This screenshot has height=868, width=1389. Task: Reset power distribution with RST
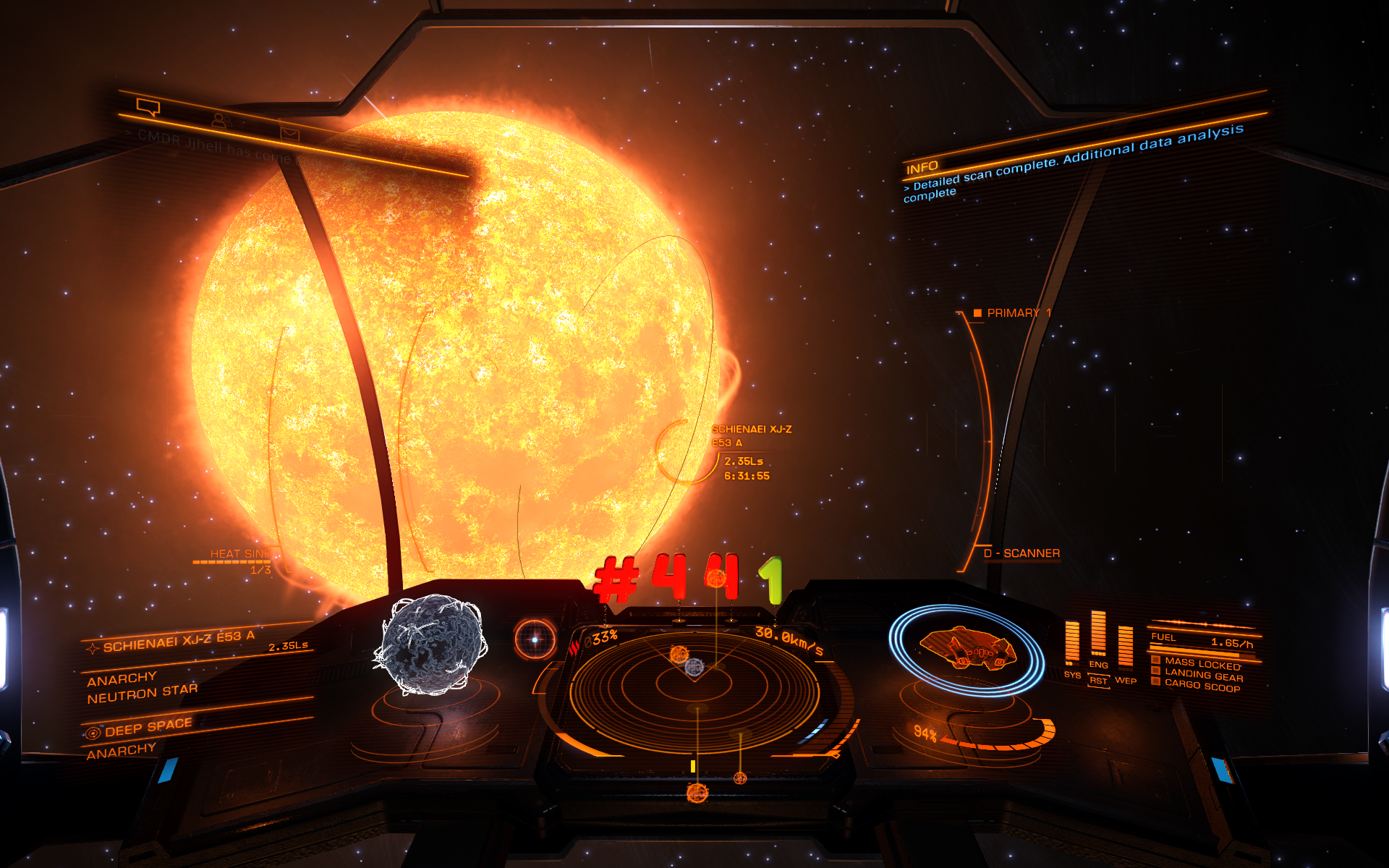pyautogui.click(x=1098, y=681)
